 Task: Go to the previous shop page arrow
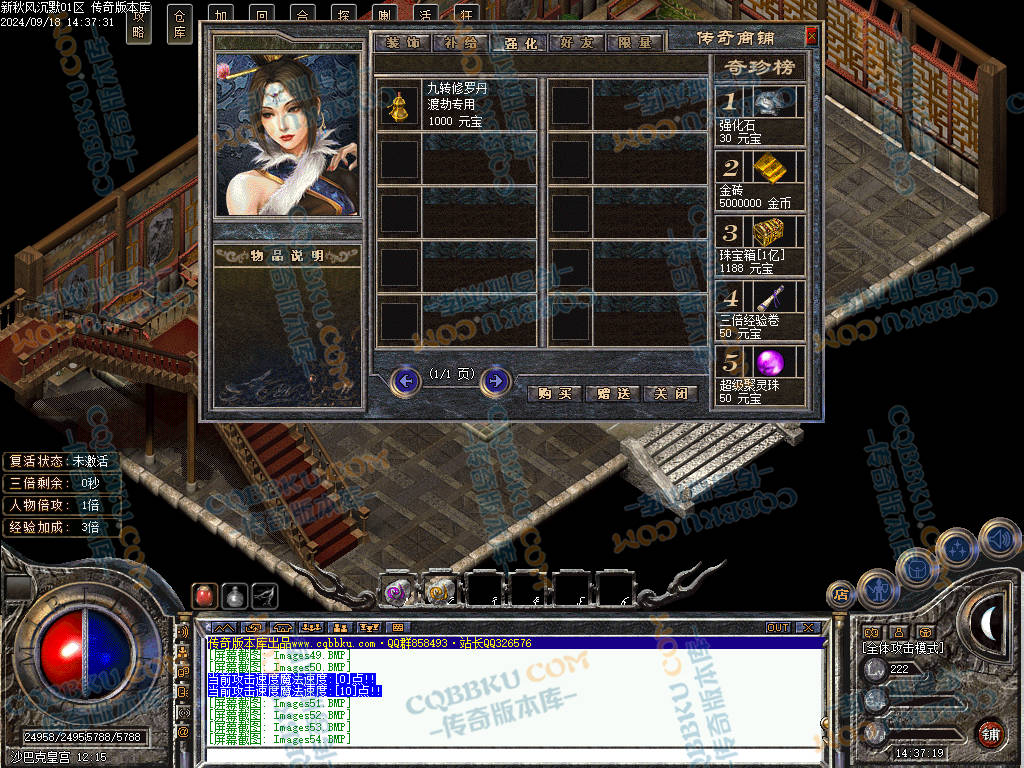(405, 381)
